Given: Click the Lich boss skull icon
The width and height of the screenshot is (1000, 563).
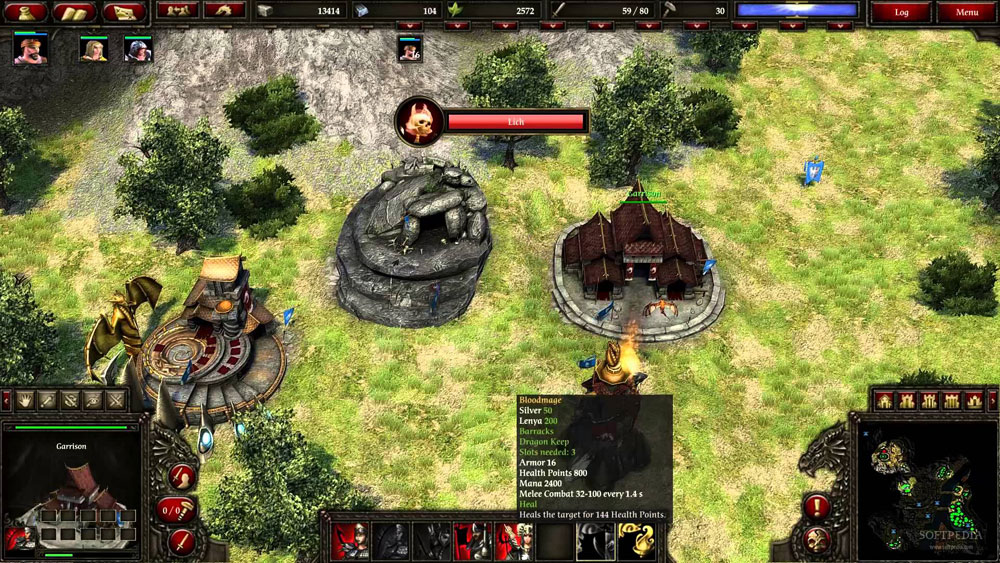Looking at the screenshot, I should tap(419, 121).
